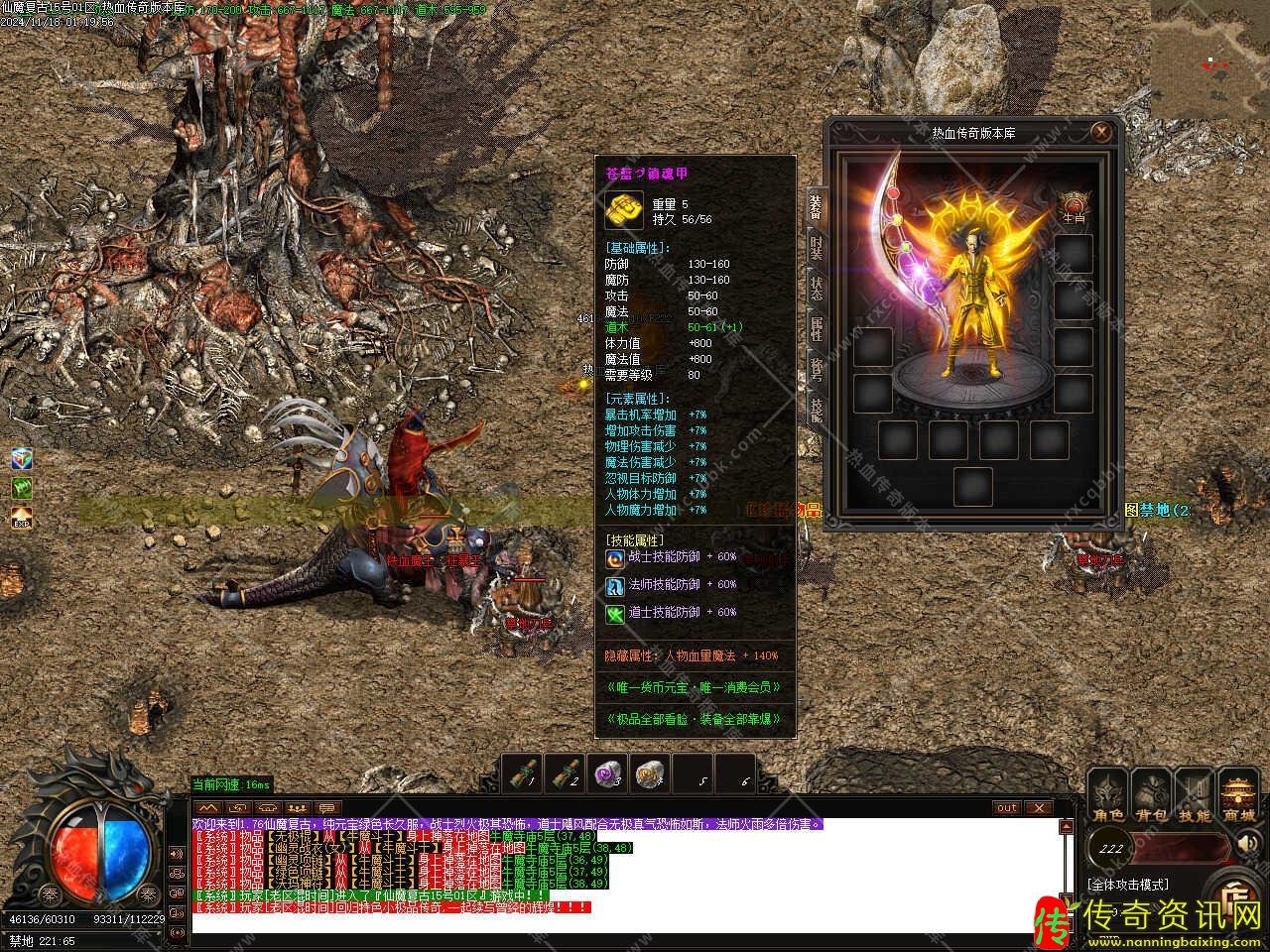The image size is (1270, 952).
Task: Switch to the 称号 tab
Action: 816,369
